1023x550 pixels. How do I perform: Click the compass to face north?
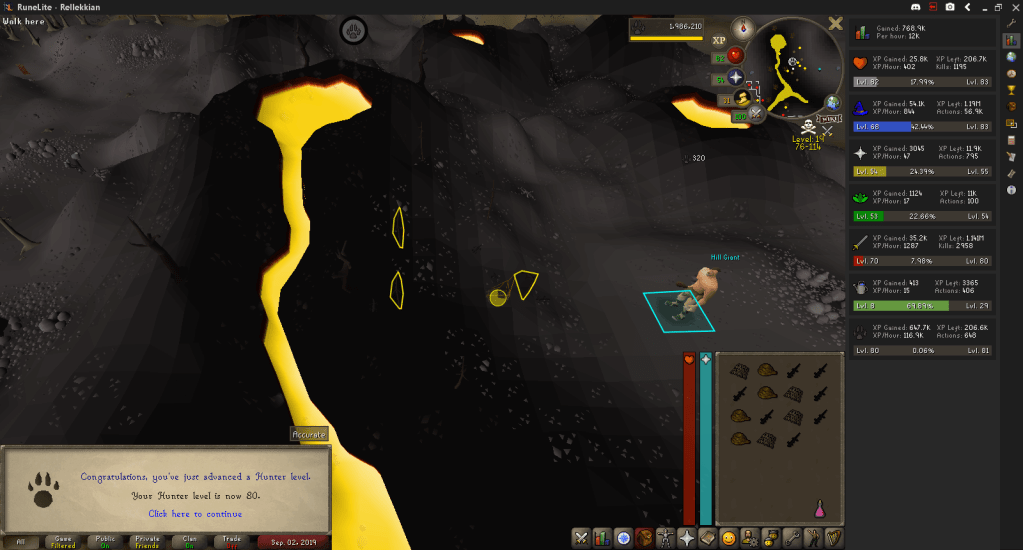743,28
